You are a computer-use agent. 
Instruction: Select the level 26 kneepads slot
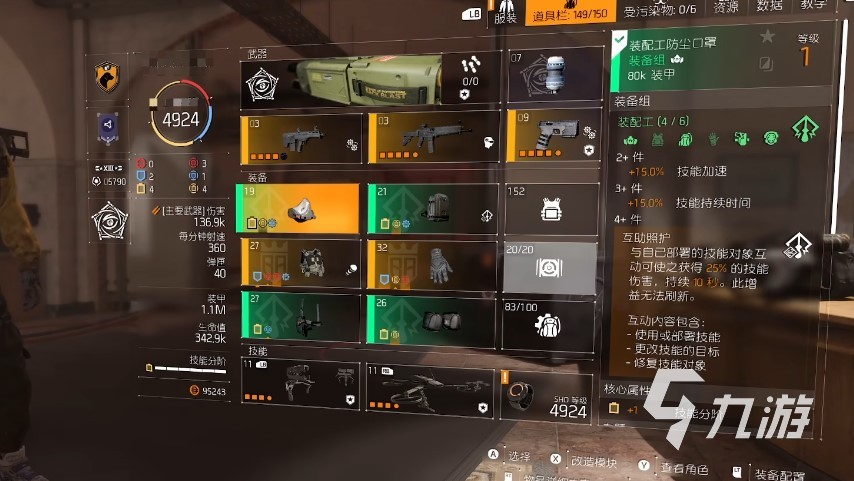click(x=431, y=316)
